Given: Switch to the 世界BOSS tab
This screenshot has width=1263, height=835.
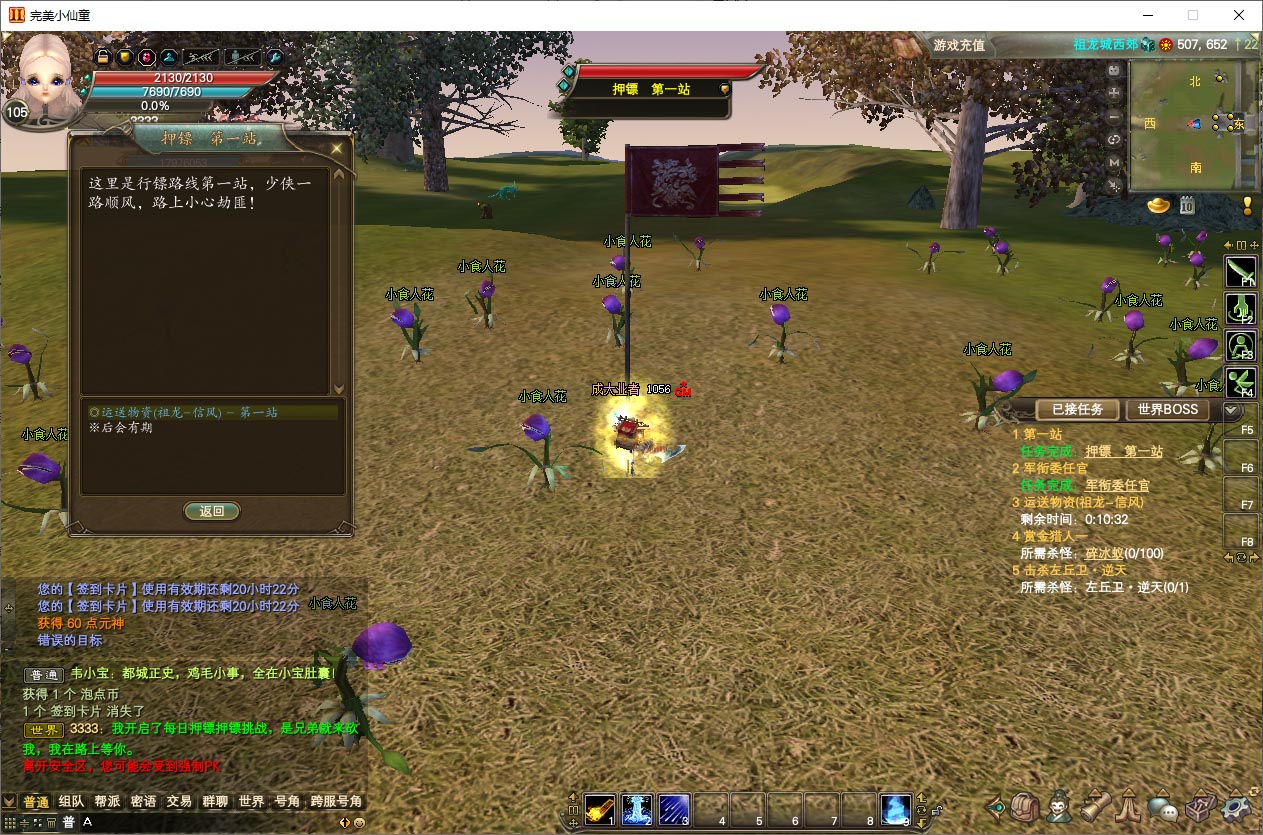Looking at the screenshot, I should coord(1167,410).
